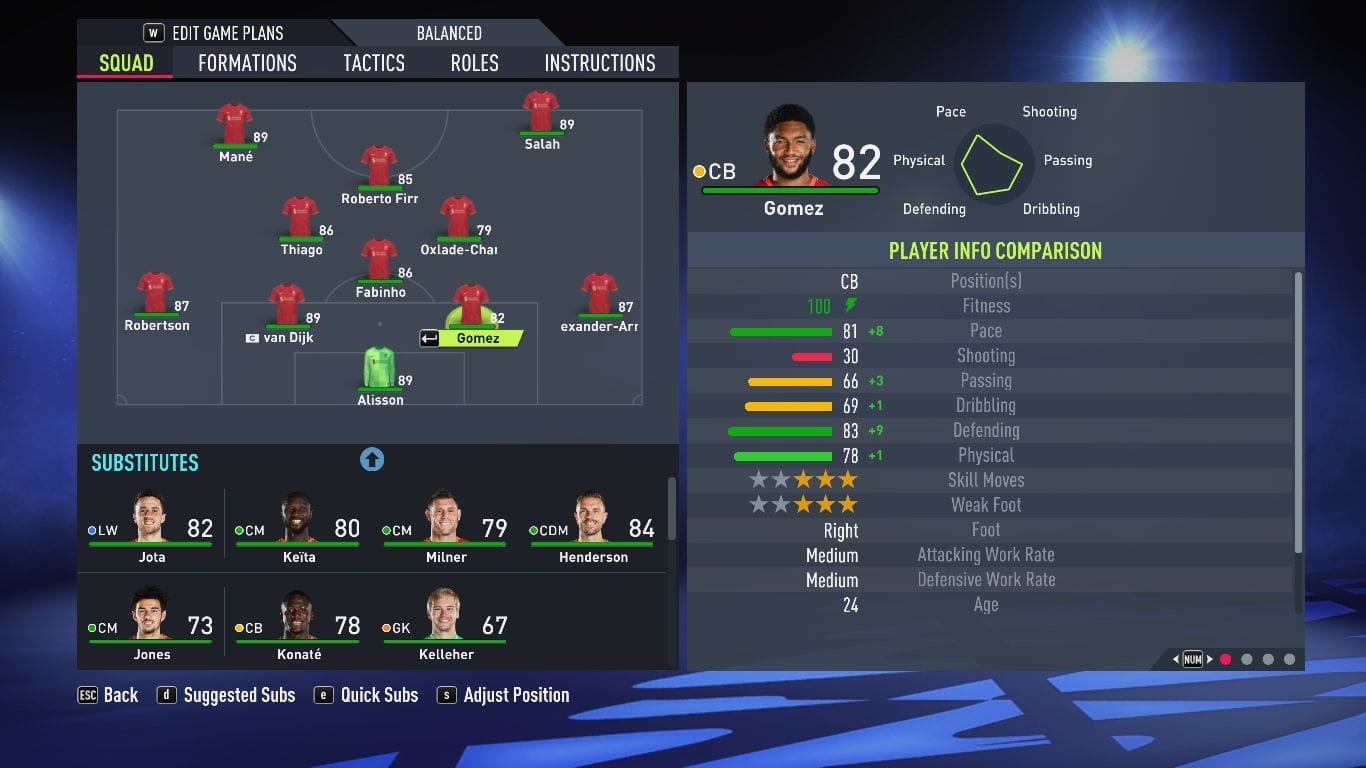Screen dimensions: 1366x768
Task: Open the BALANCED game plan selector
Action: (448, 32)
